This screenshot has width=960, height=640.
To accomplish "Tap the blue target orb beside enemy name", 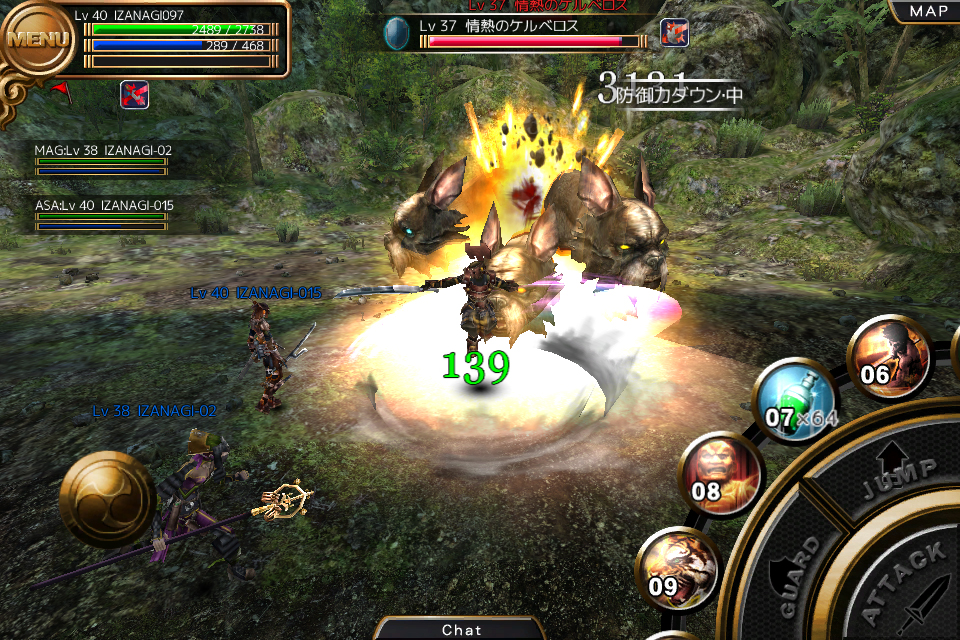I will [x=397, y=34].
